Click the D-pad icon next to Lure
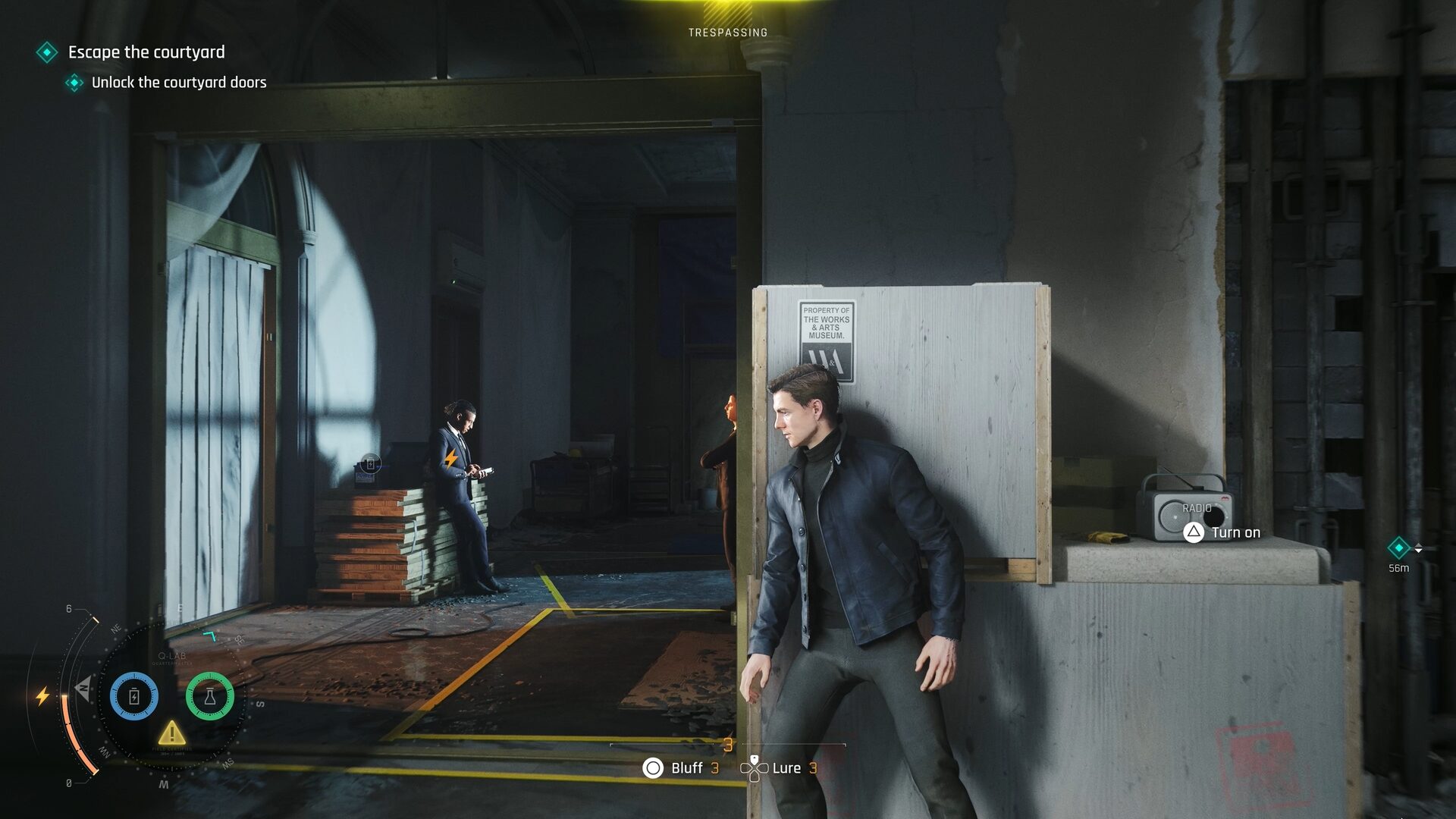 [755, 768]
